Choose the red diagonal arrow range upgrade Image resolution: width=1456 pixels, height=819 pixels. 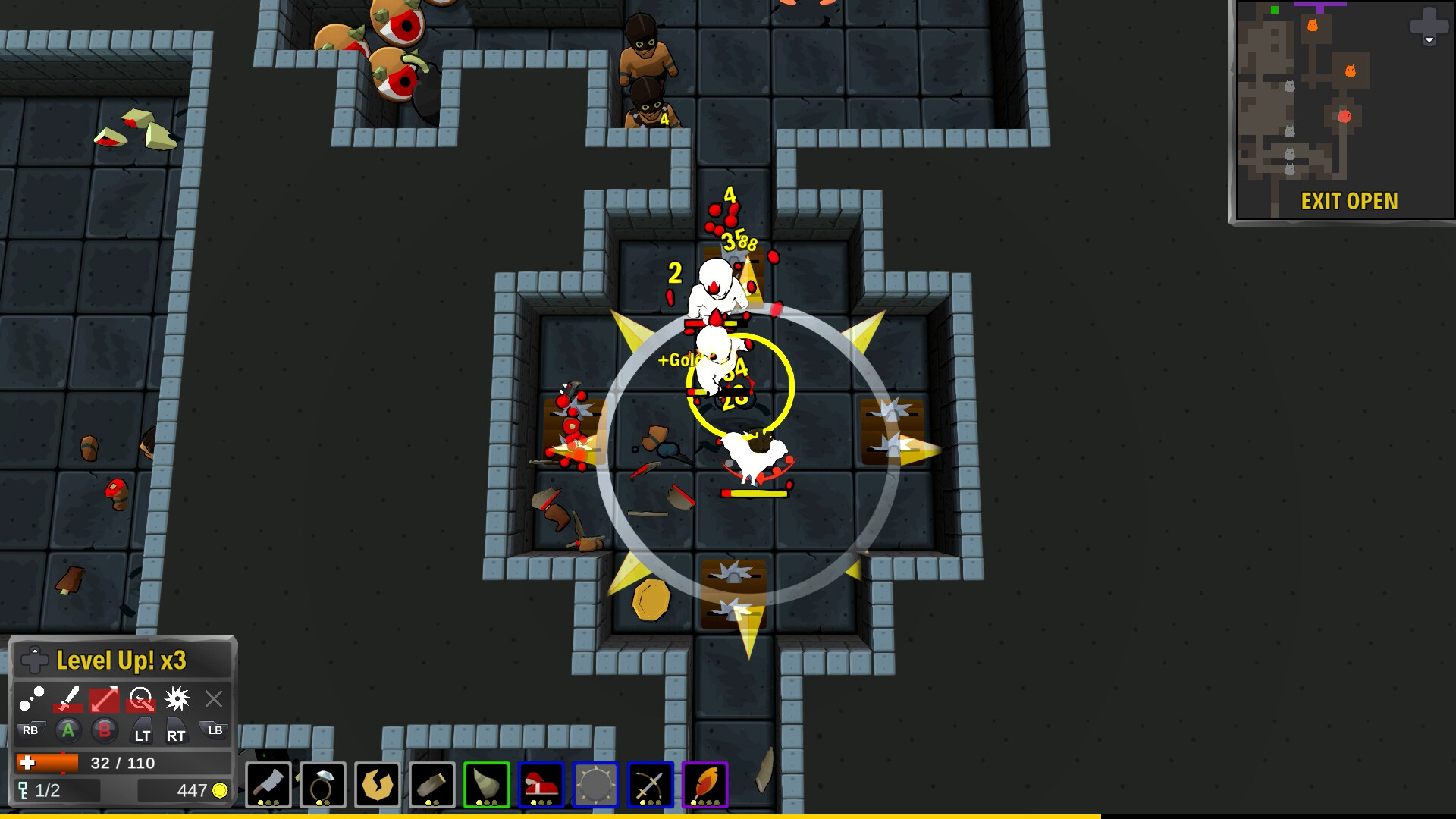(x=105, y=699)
